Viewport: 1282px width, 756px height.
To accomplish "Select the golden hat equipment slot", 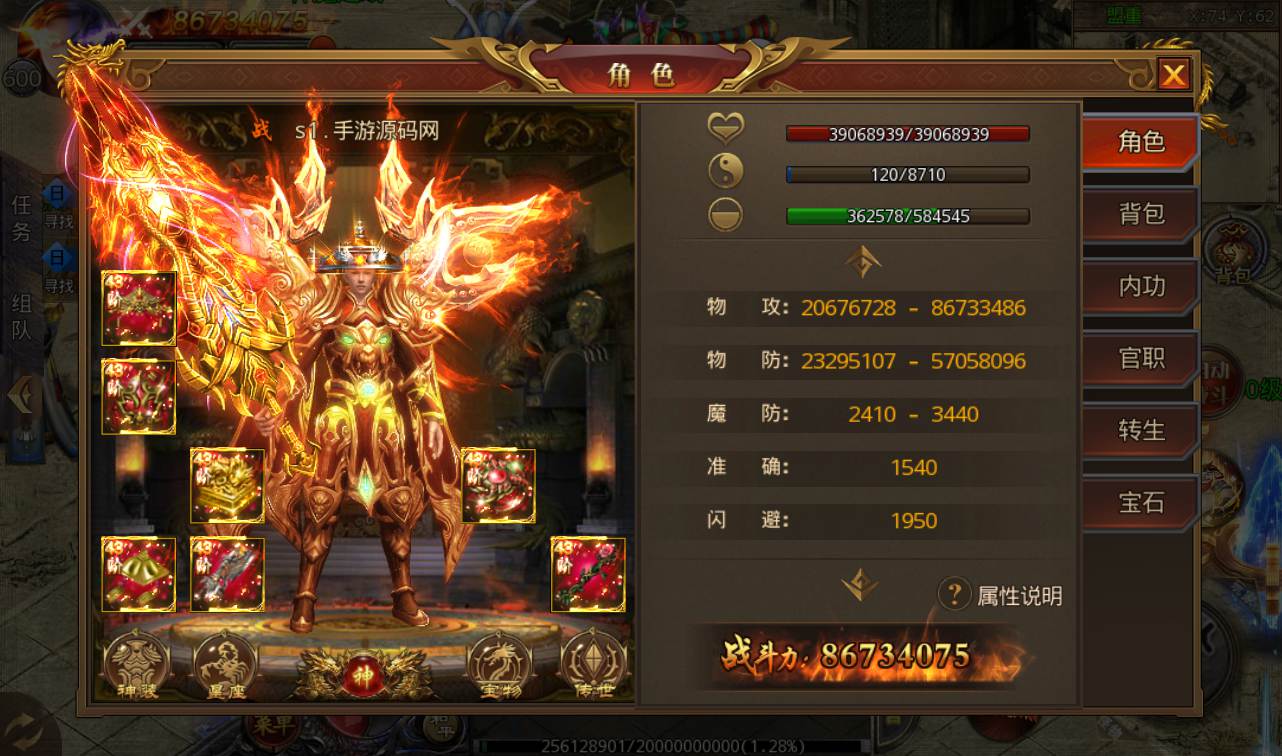I will point(138,574).
